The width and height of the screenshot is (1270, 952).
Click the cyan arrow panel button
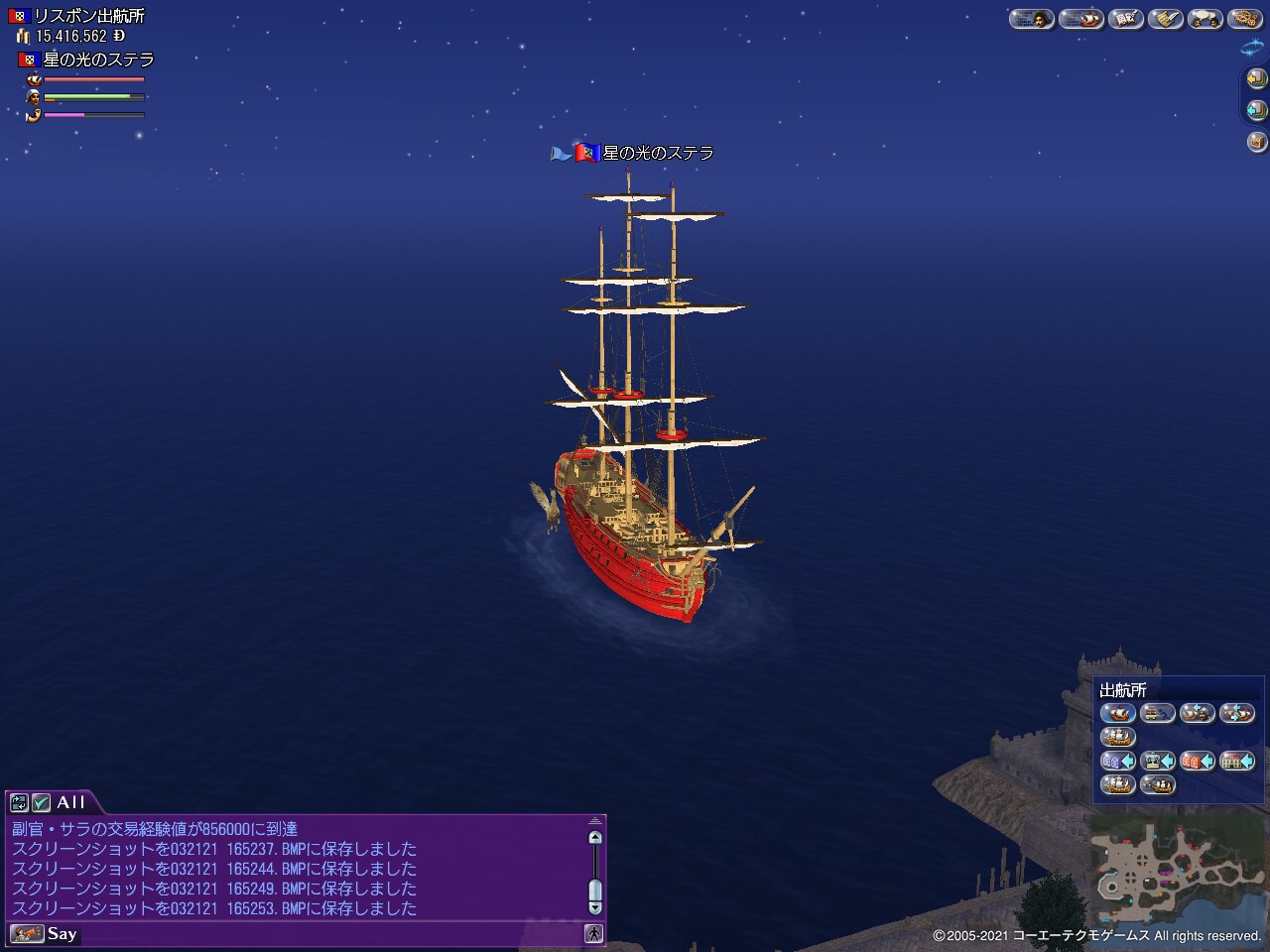(1256, 110)
